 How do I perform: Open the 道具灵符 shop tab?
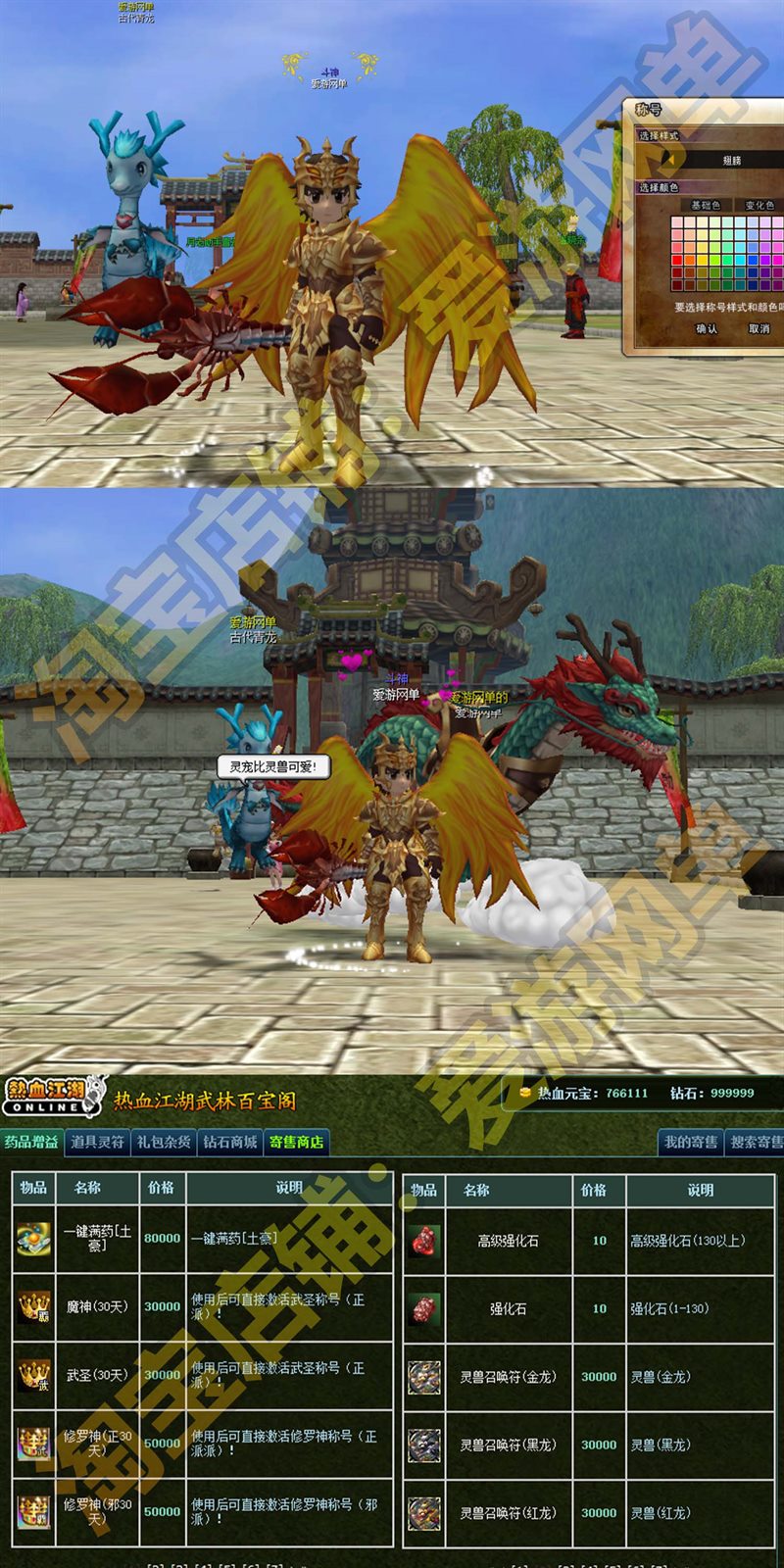(97, 1142)
